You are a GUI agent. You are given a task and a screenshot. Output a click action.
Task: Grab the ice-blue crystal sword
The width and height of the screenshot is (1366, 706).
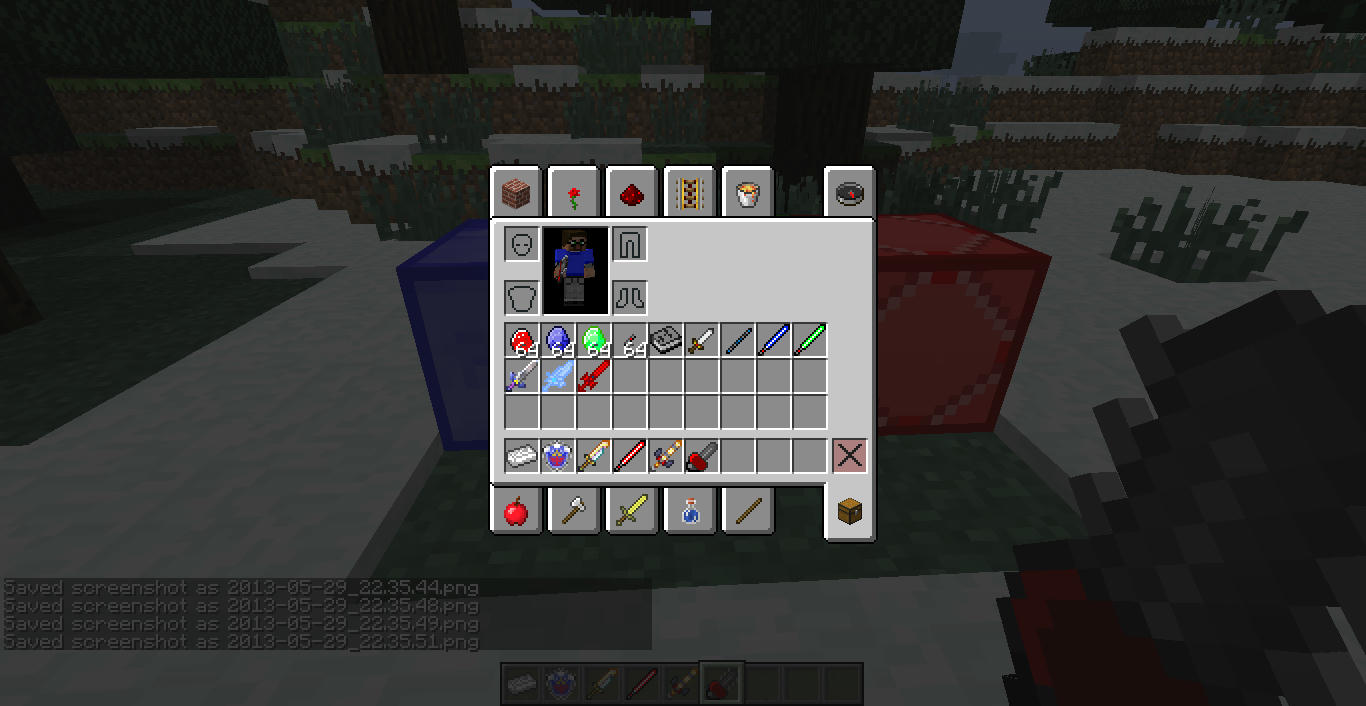coord(558,377)
